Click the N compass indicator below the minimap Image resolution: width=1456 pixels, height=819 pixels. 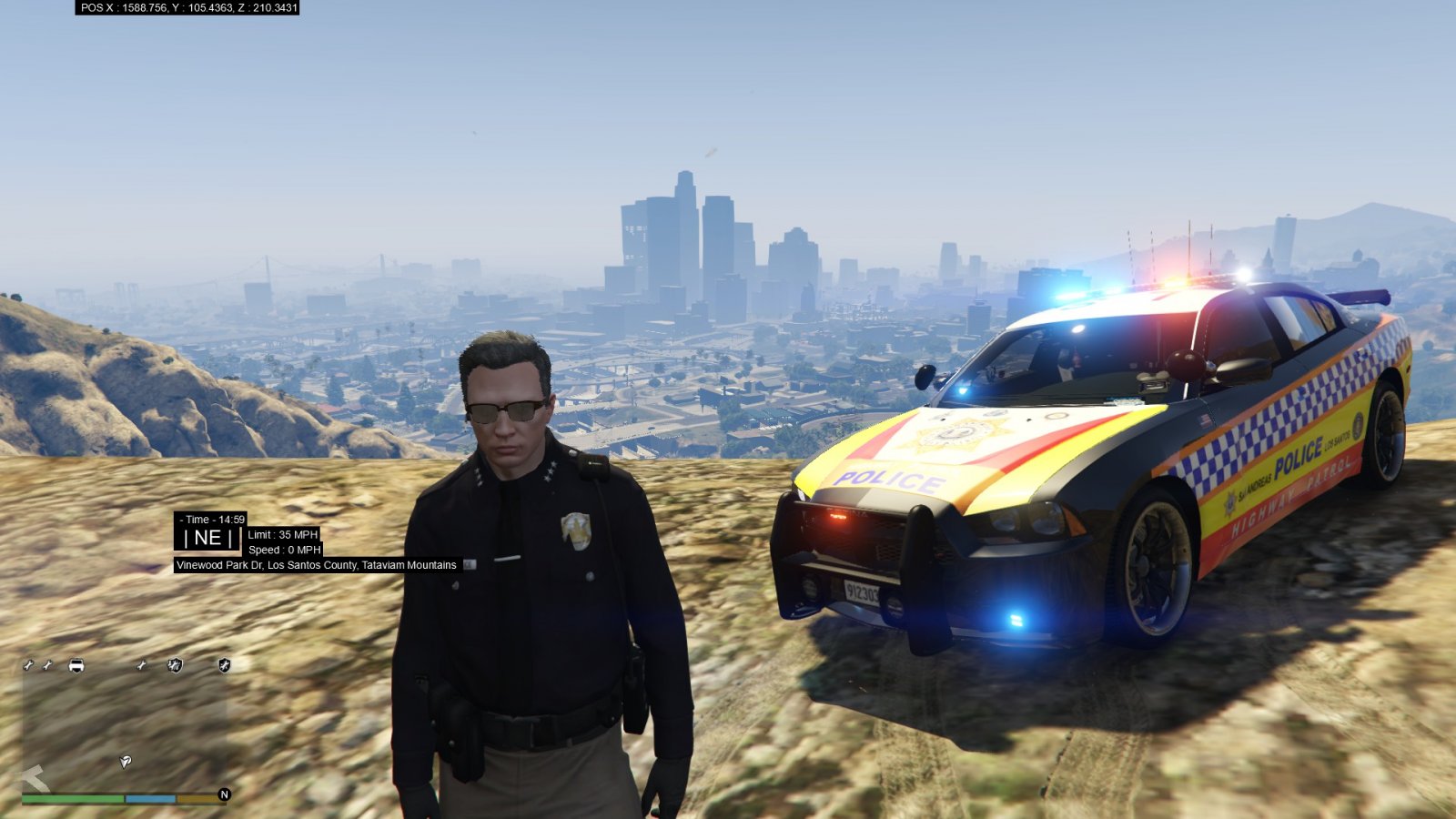[224, 794]
